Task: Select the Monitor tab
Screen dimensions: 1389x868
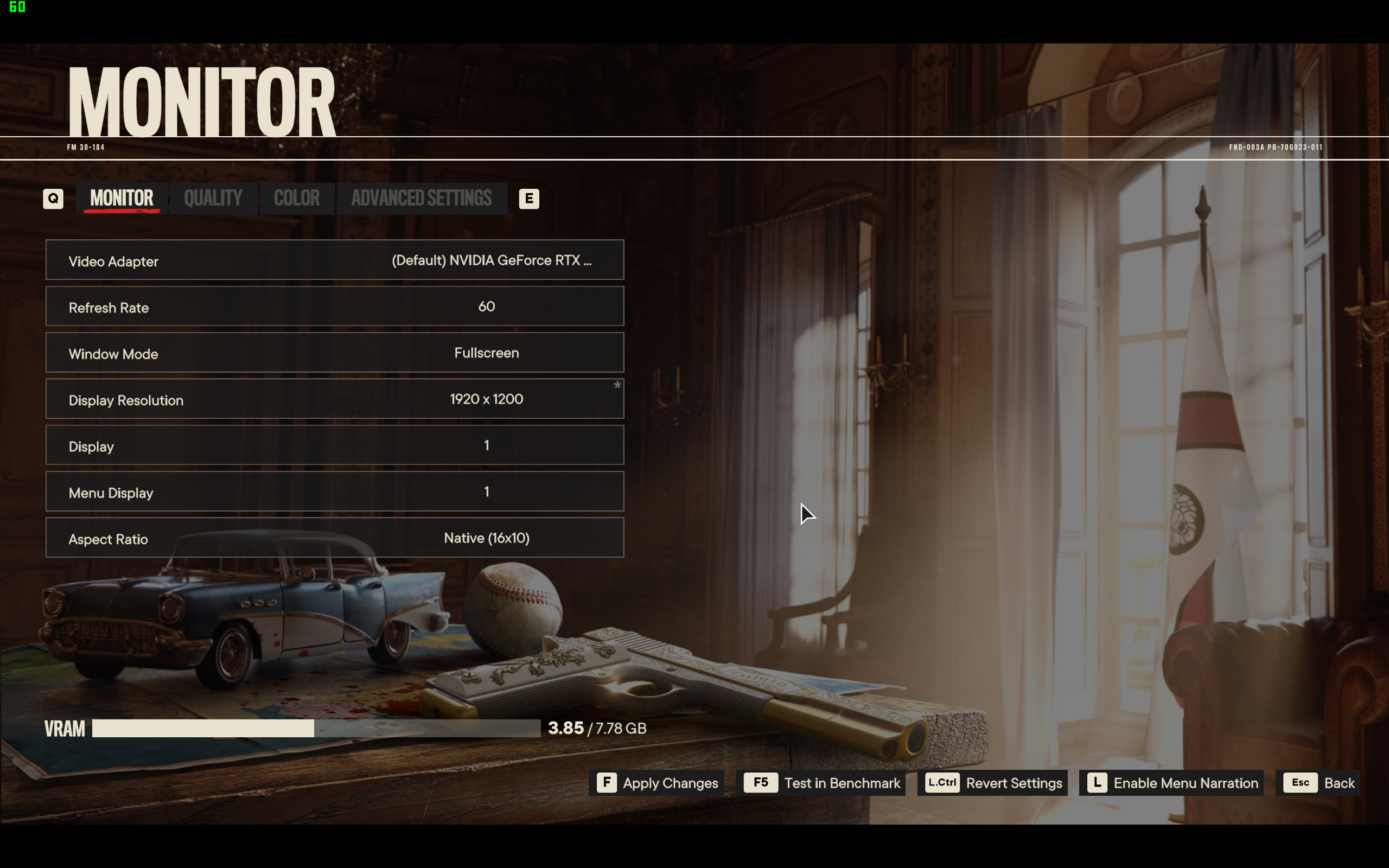Action: (122, 199)
